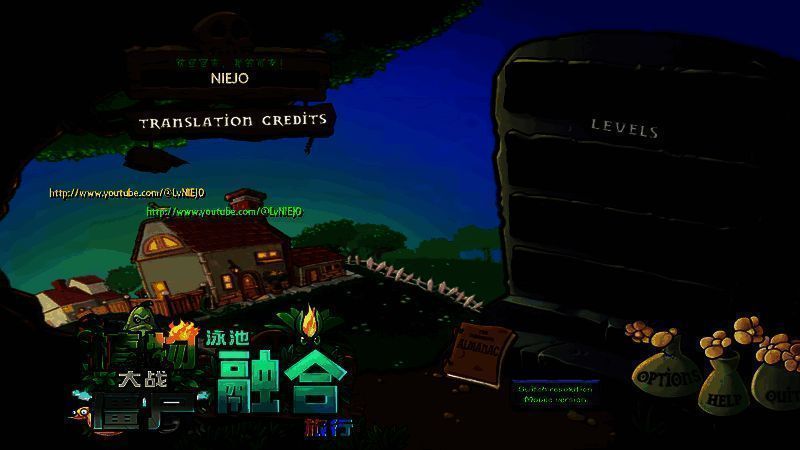
Task: Follow the green YouTube link
Action: (x=224, y=212)
